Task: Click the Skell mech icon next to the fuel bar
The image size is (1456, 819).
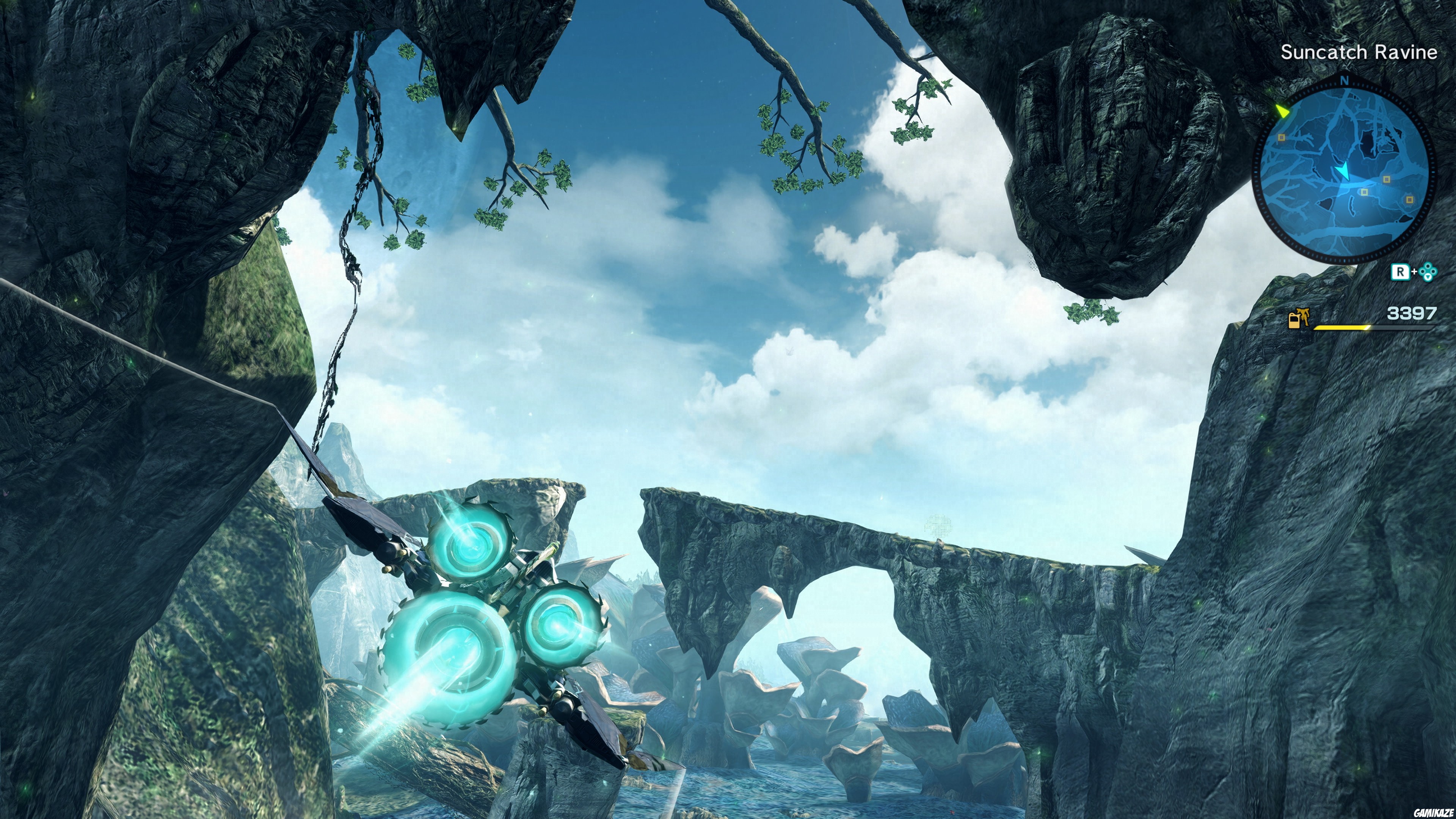Action: (x=1304, y=318)
